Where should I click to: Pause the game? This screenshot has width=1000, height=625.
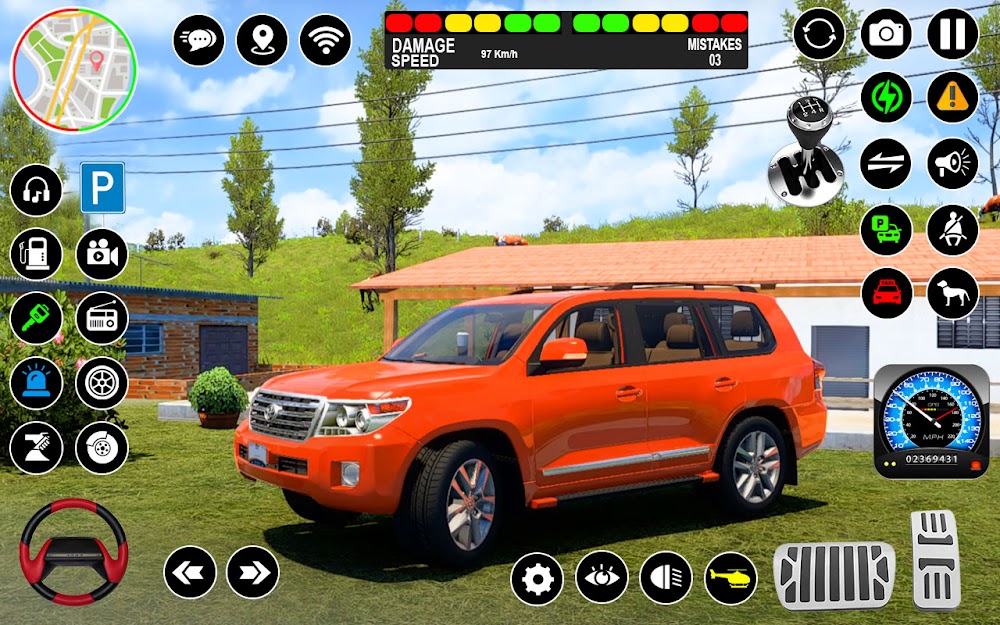pyautogui.click(x=952, y=34)
